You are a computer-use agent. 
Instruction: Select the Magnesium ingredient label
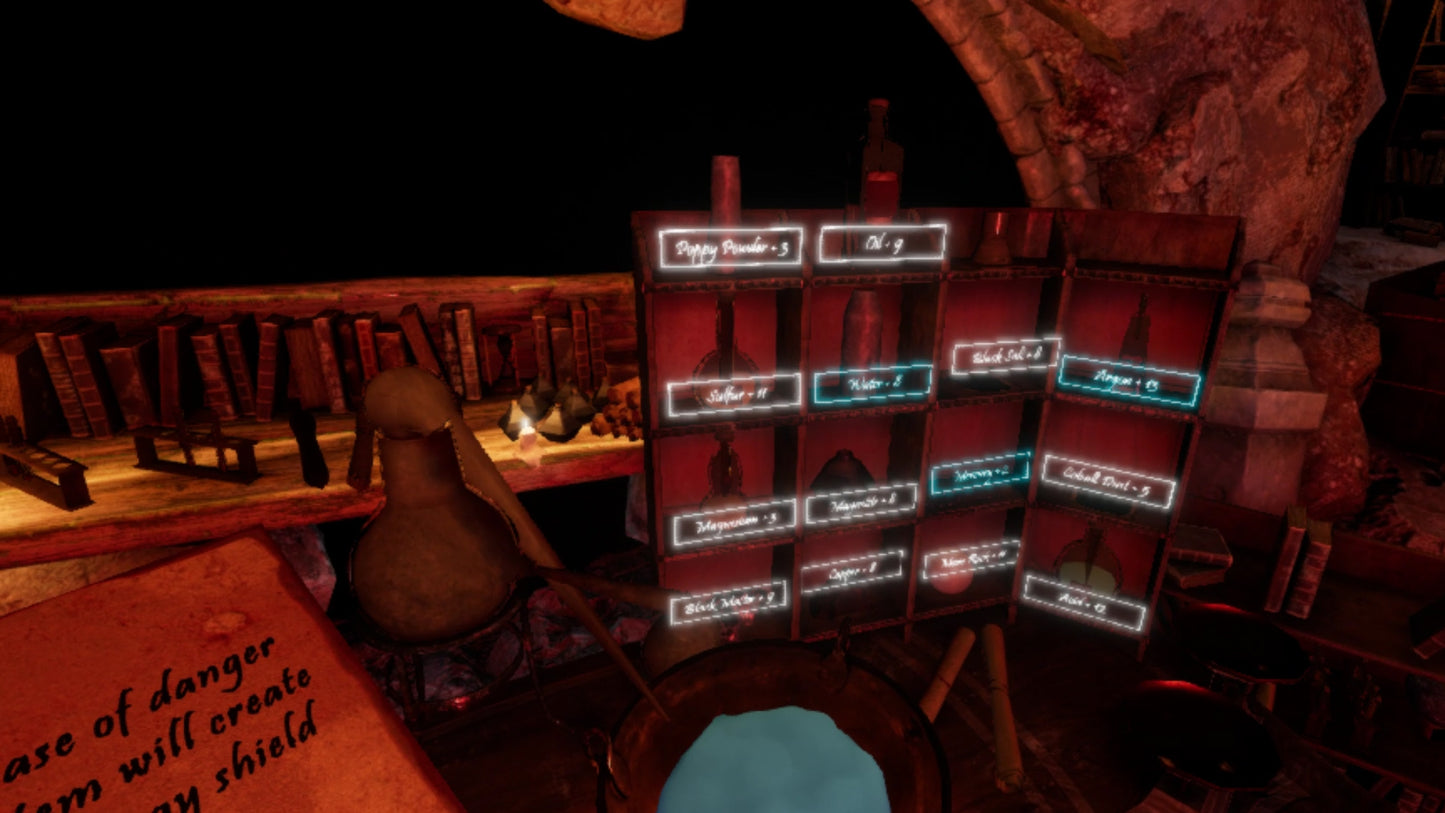point(734,522)
